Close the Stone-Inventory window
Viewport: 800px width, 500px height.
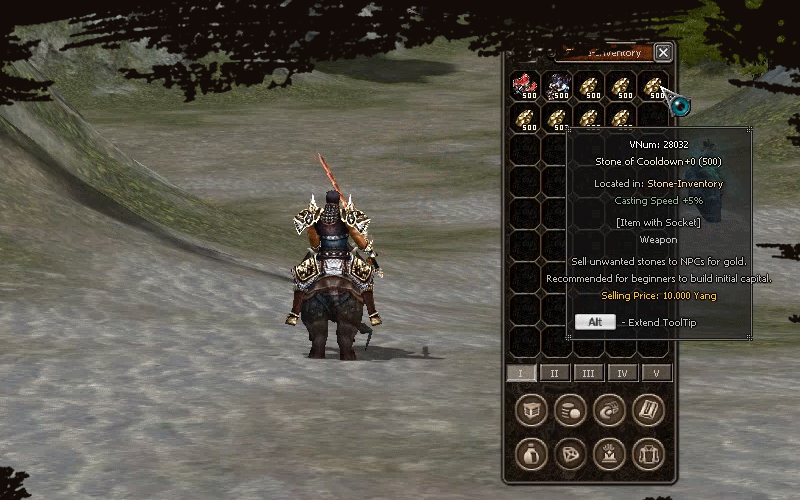663,52
